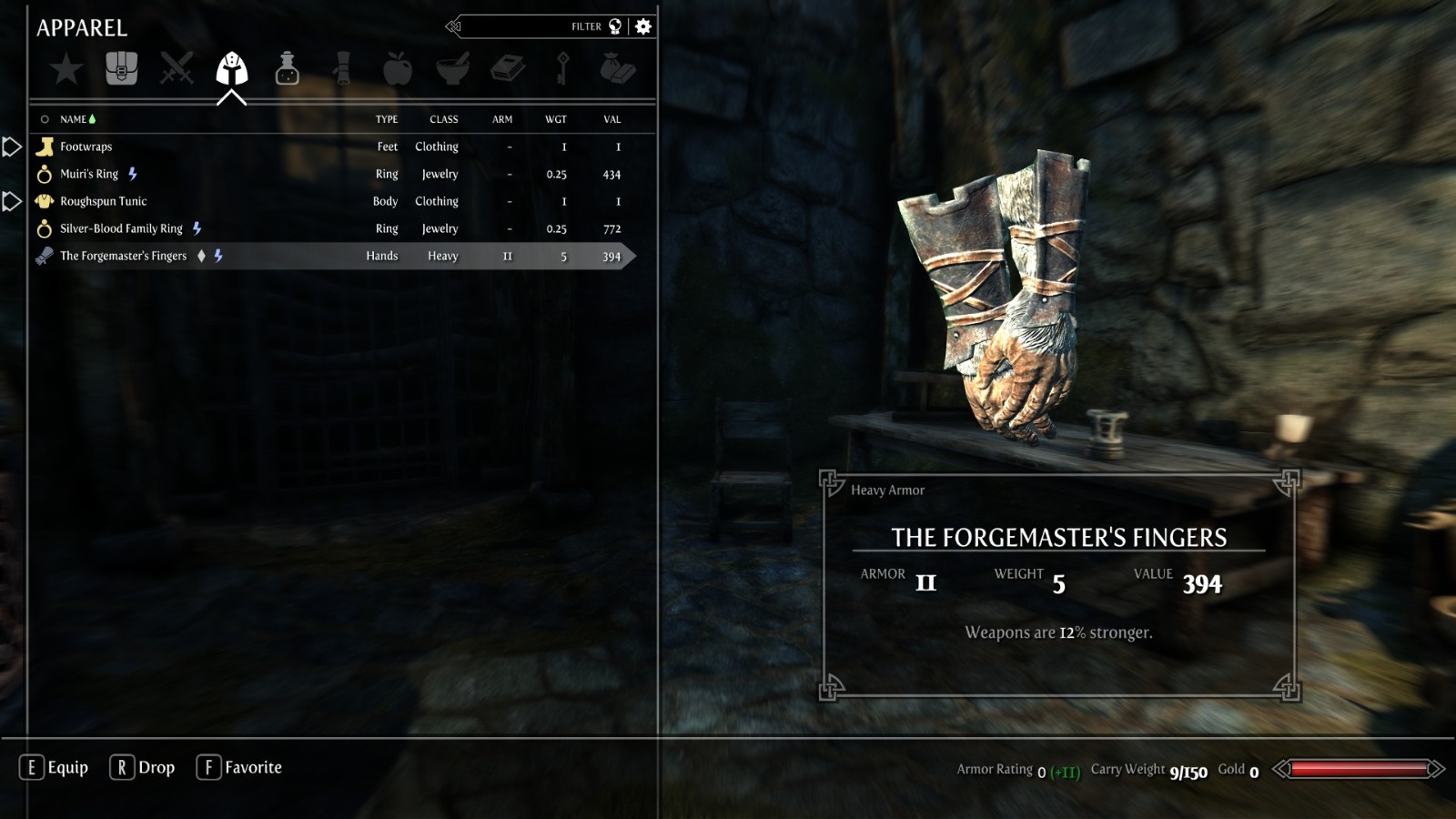Sort items by the WGT column

click(556, 119)
